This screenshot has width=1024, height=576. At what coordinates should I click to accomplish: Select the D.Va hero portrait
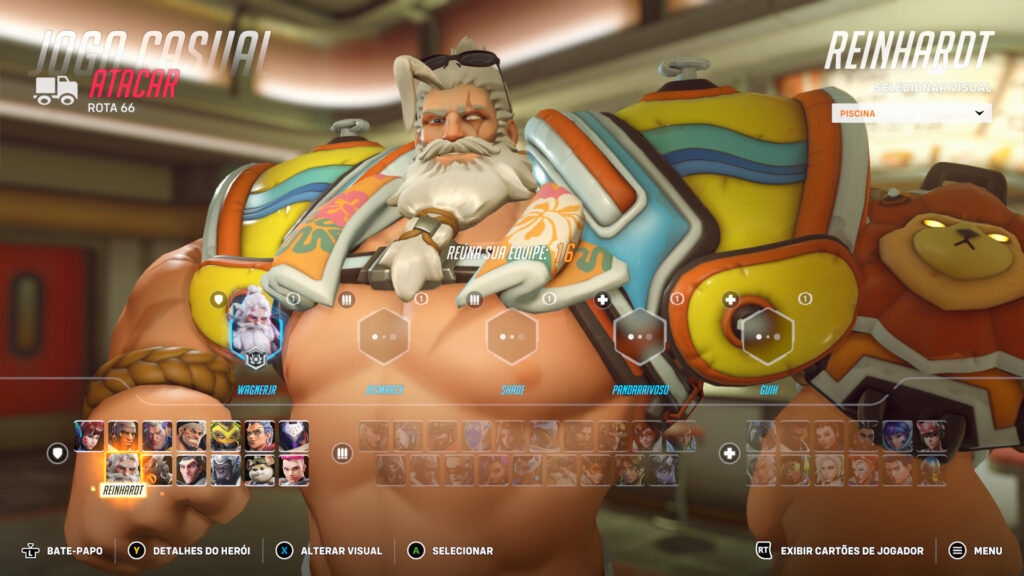[88, 436]
